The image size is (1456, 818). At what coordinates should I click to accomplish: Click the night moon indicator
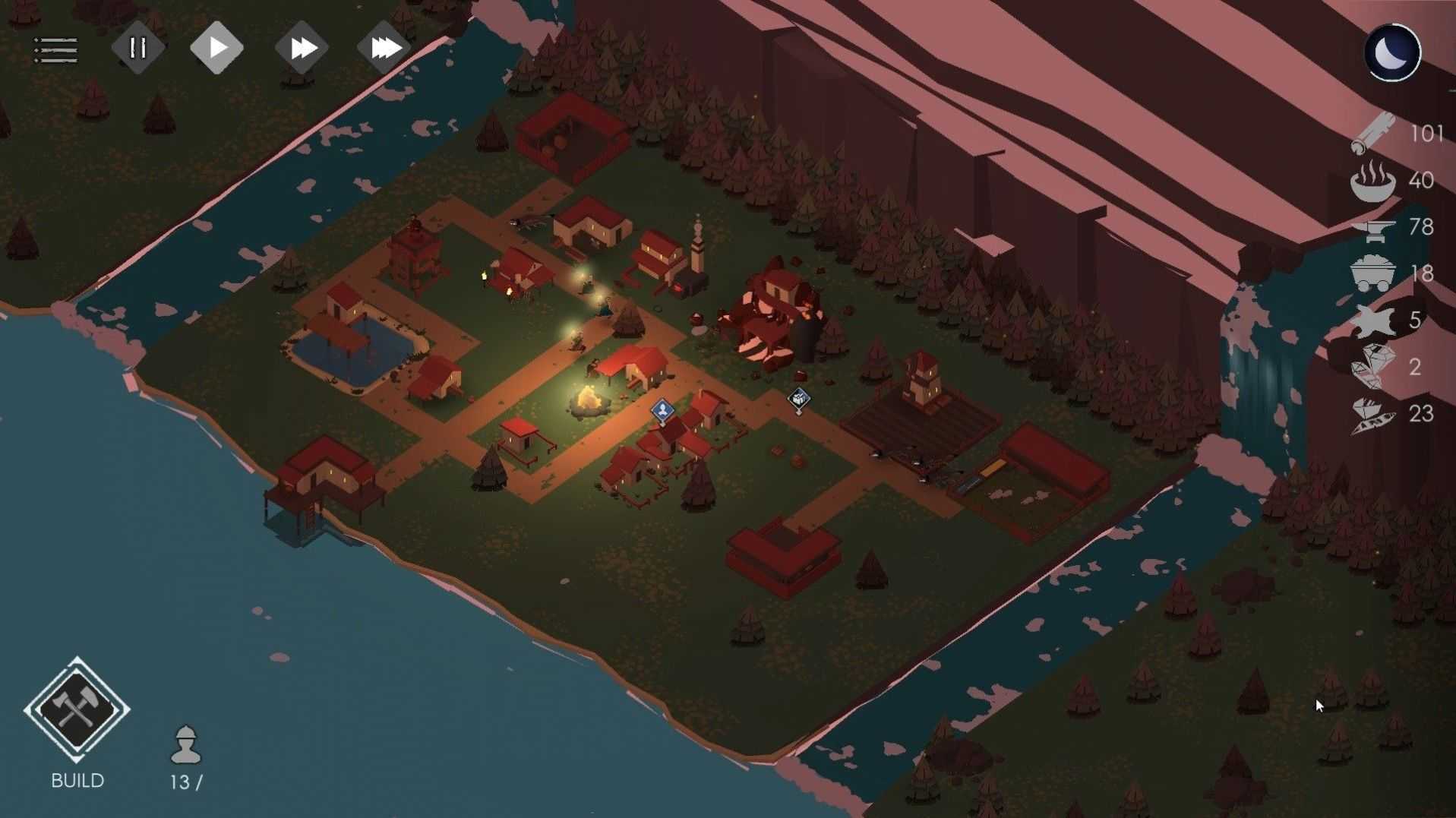pos(1392,52)
